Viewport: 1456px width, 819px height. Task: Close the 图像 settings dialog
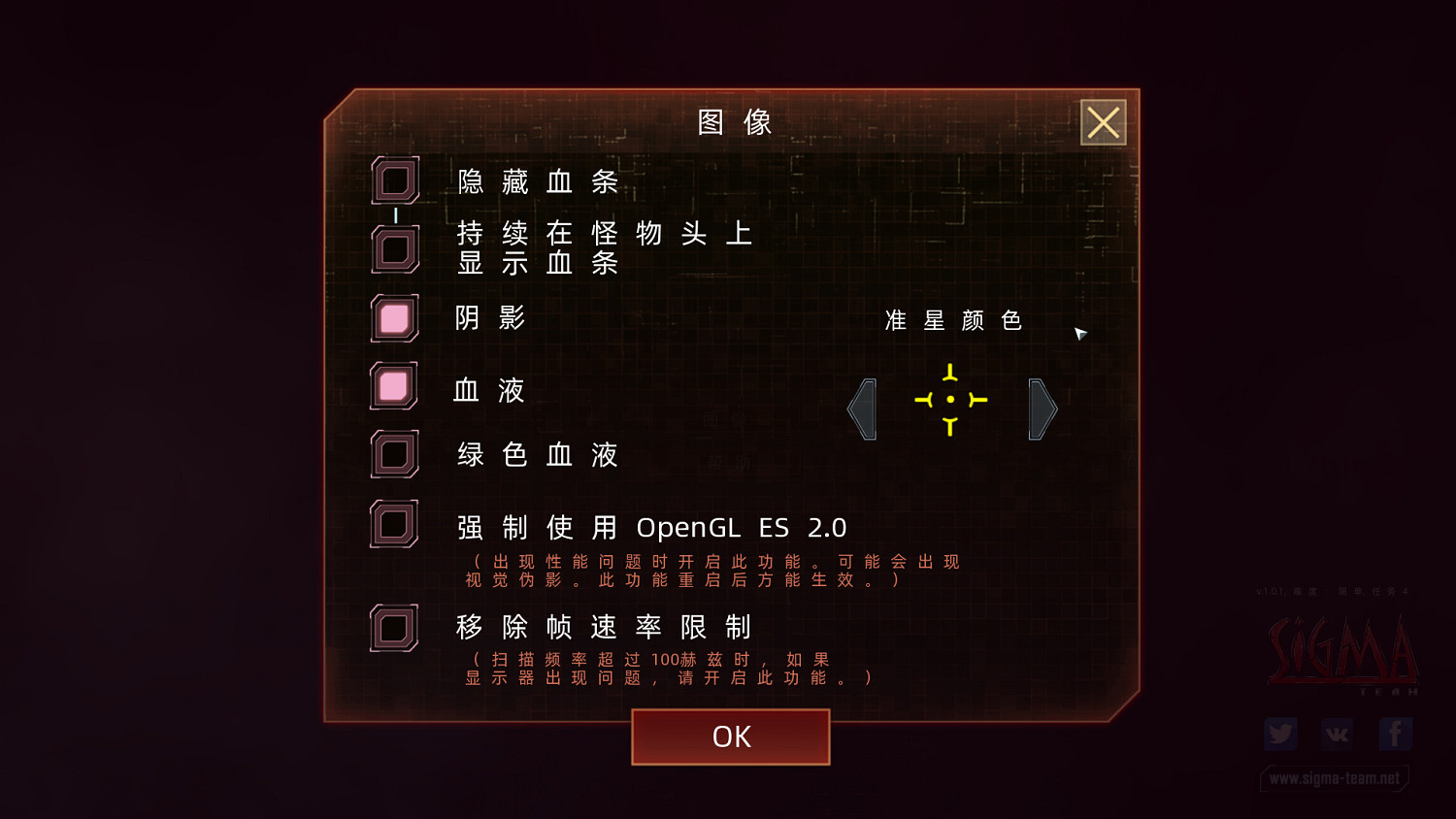[1103, 123]
